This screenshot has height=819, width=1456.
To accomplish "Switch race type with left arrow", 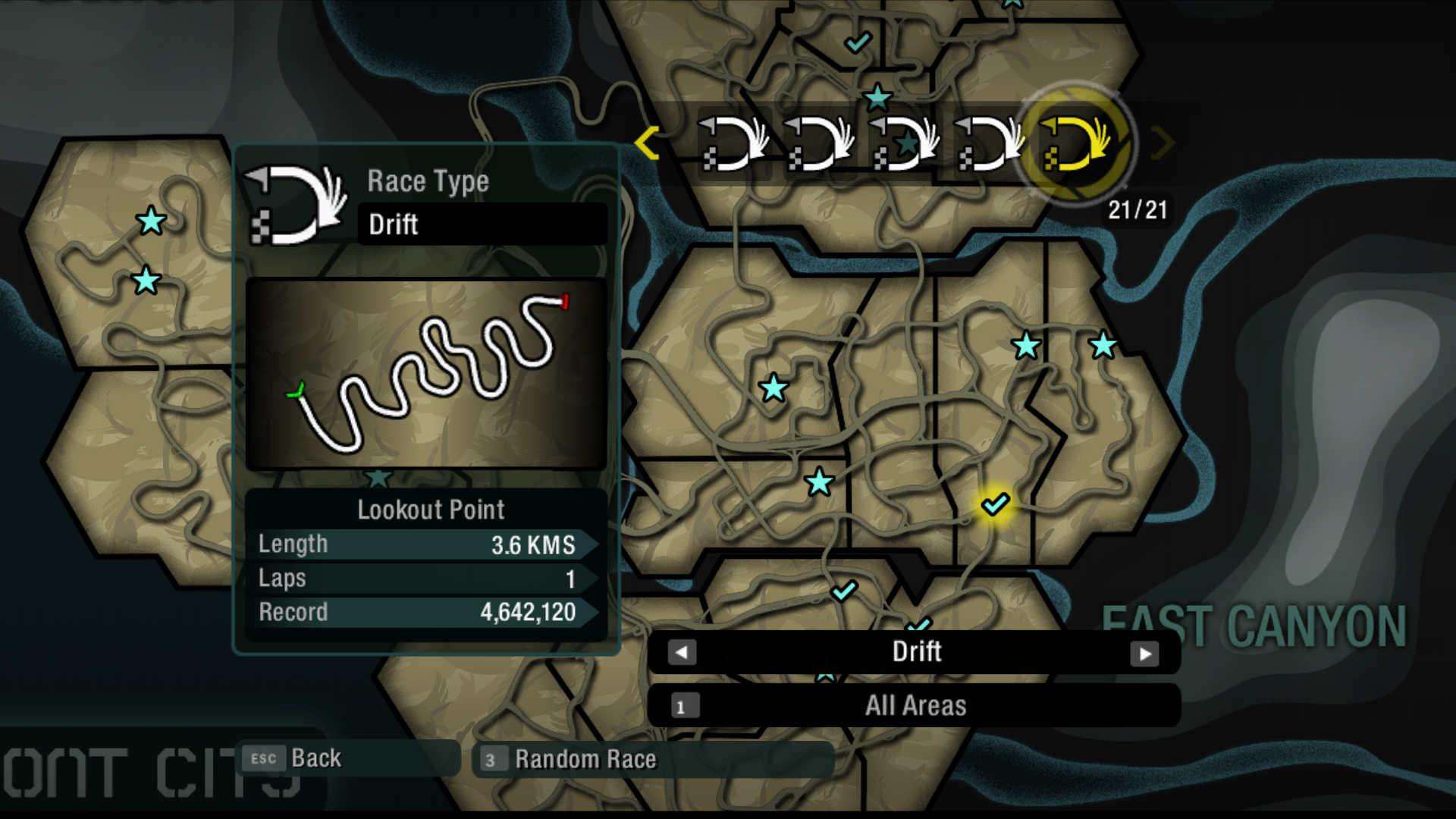I will pyautogui.click(x=682, y=652).
